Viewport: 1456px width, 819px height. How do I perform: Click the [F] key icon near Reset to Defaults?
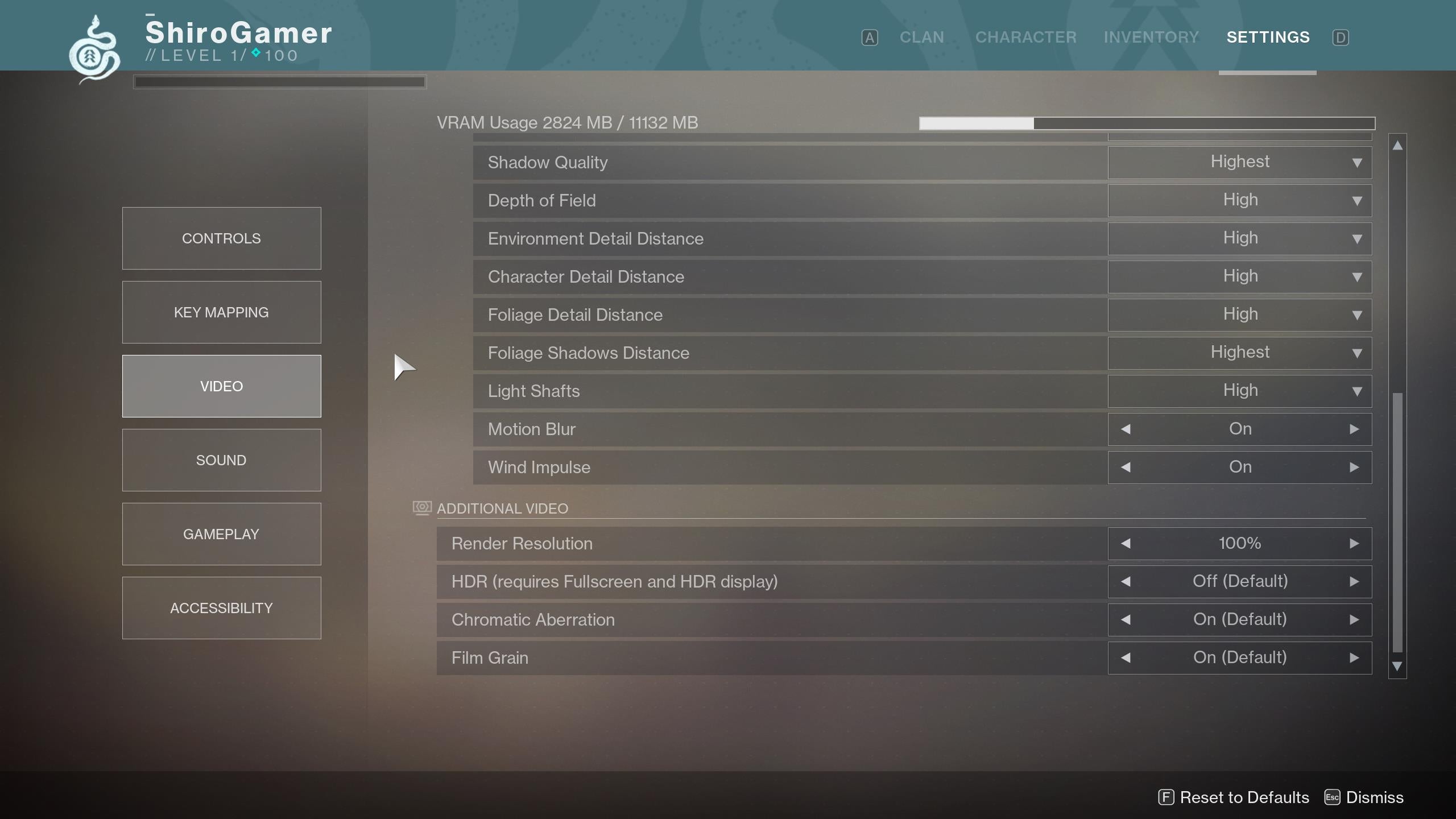1165,797
